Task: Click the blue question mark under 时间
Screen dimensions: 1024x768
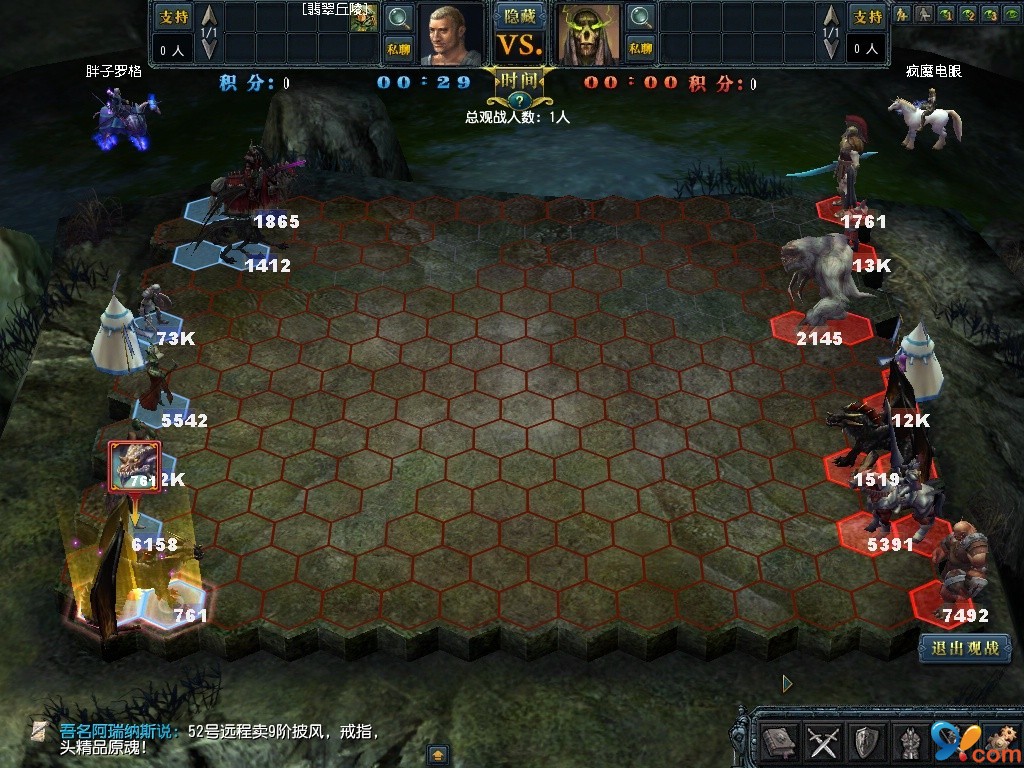Action: click(519, 100)
